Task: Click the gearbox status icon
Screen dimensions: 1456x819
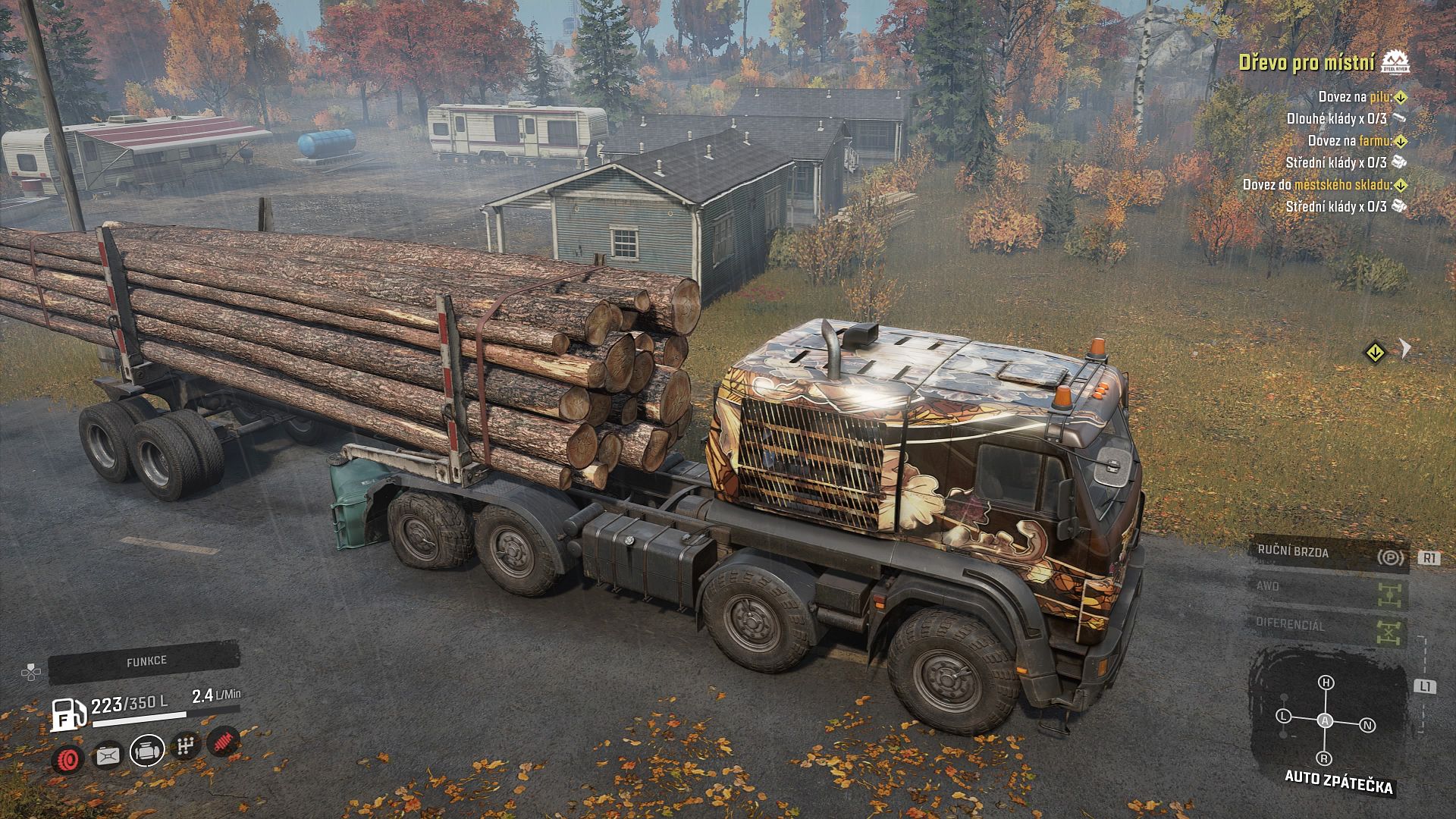Action: pos(184,746)
